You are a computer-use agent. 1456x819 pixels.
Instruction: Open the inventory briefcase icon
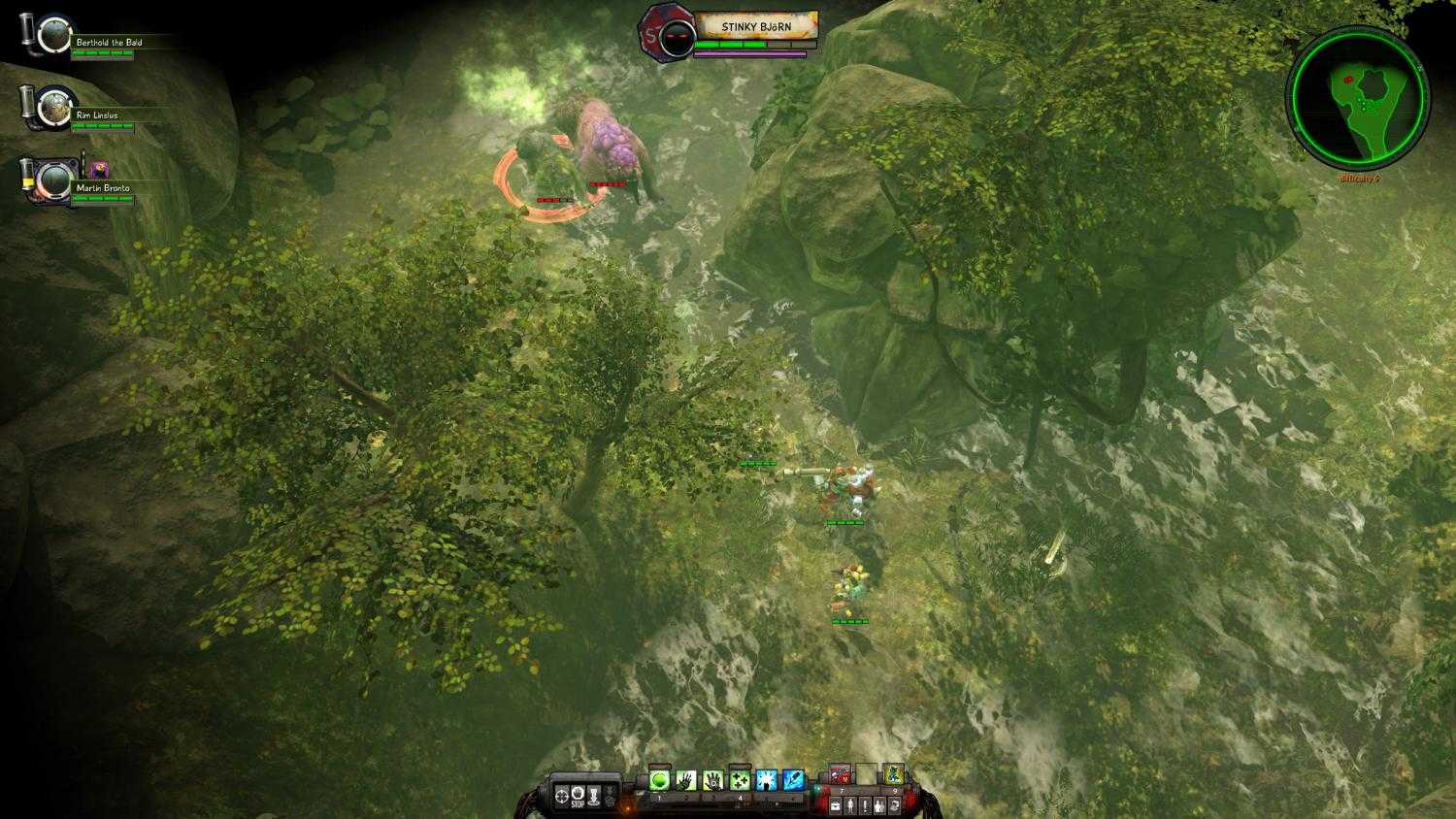coord(835,804)
